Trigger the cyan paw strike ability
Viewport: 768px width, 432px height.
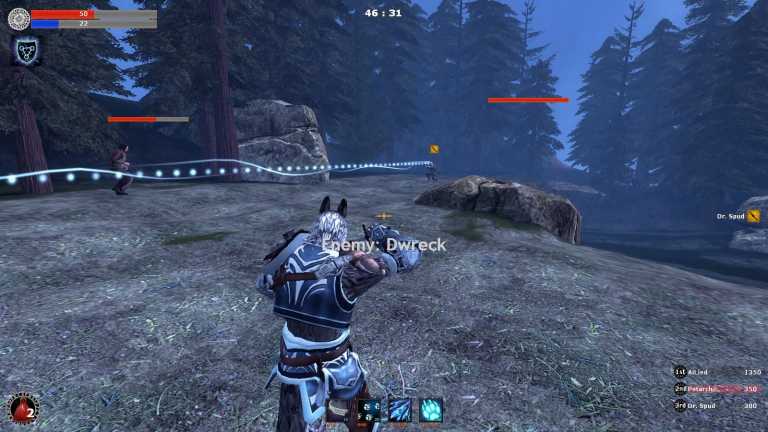pos(430,409)
